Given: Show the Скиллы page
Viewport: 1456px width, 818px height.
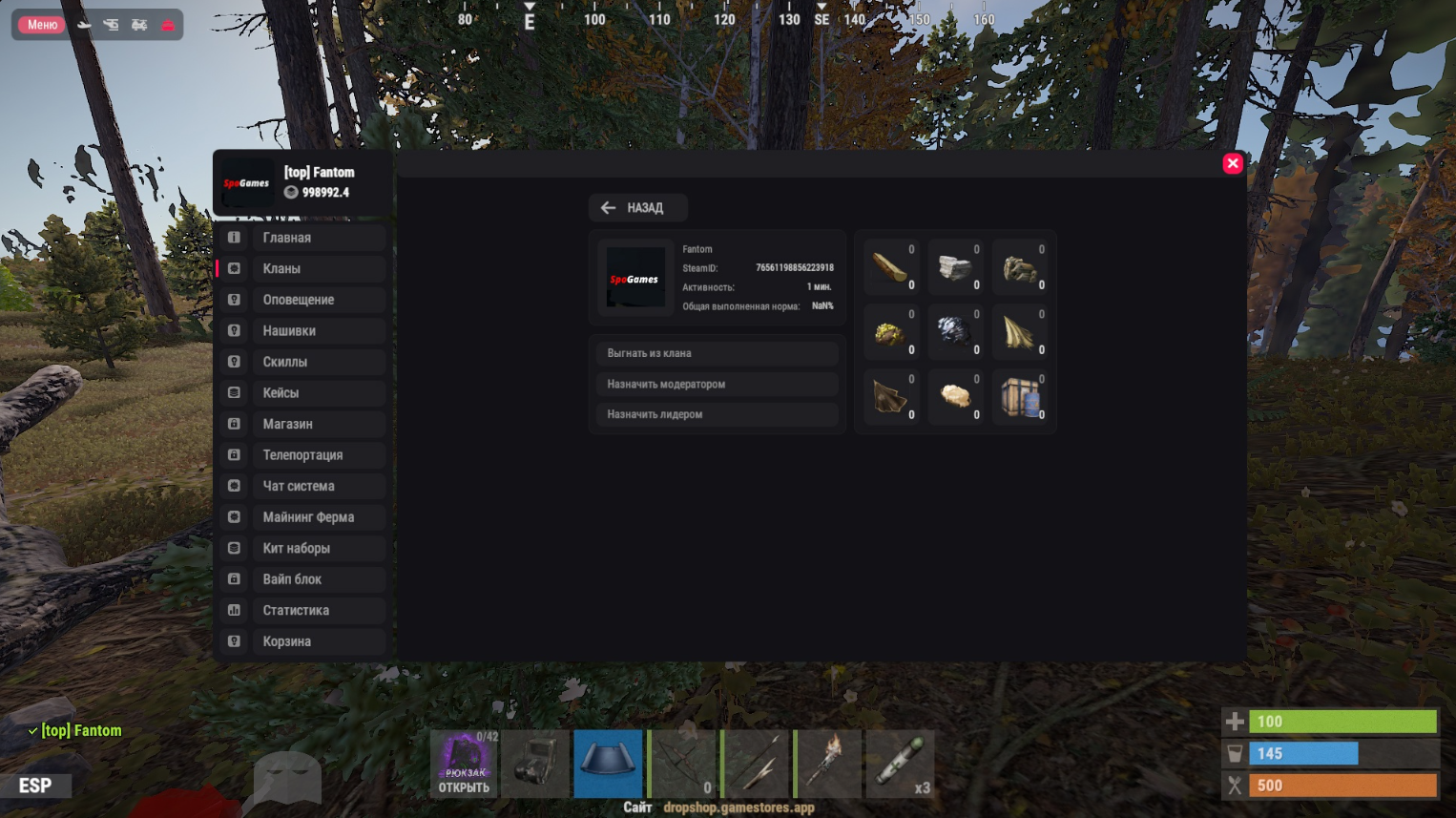Looking at the screenshot, I should 302,362.
